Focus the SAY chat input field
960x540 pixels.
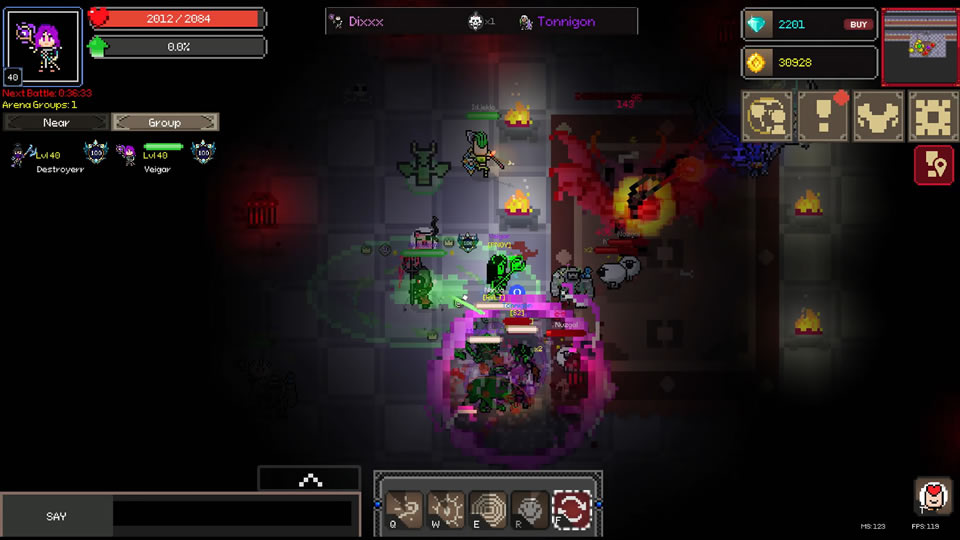(x=232, y=515)
